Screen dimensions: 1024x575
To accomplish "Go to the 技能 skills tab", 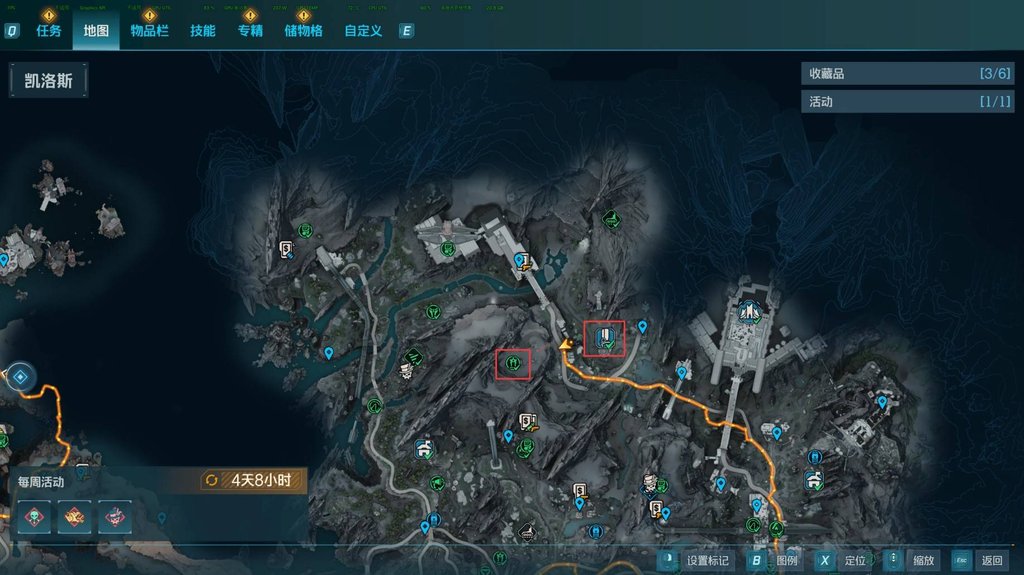I will [203, 31].
